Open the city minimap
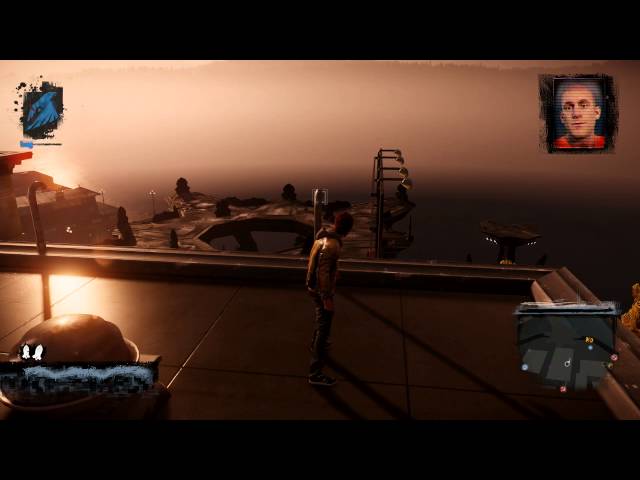The width and height of the screenshot is (640, 480). (567, 346)
